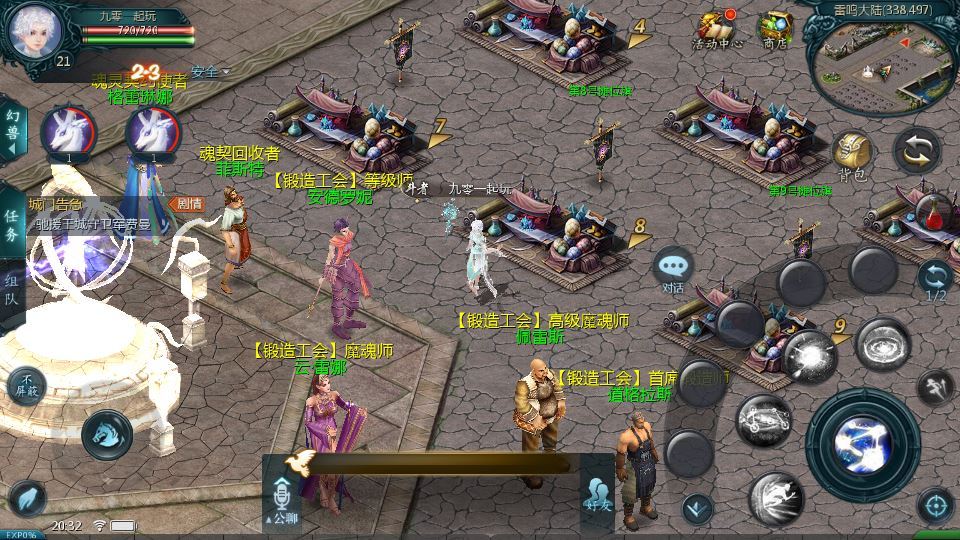
Task: Open the 活动中心 activity center
Action: click(x=716, y=30)
